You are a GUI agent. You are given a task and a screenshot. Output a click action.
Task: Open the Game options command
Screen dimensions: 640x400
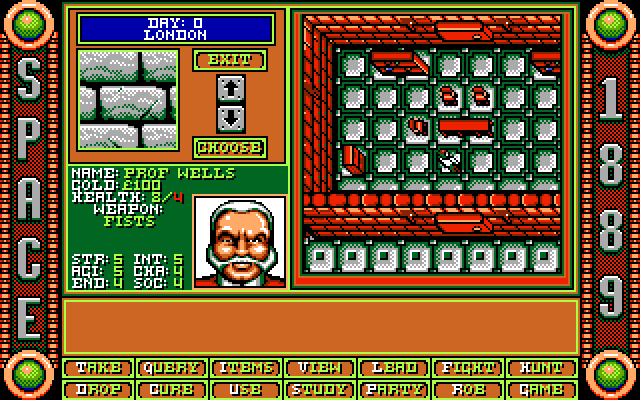click(542, 389)
